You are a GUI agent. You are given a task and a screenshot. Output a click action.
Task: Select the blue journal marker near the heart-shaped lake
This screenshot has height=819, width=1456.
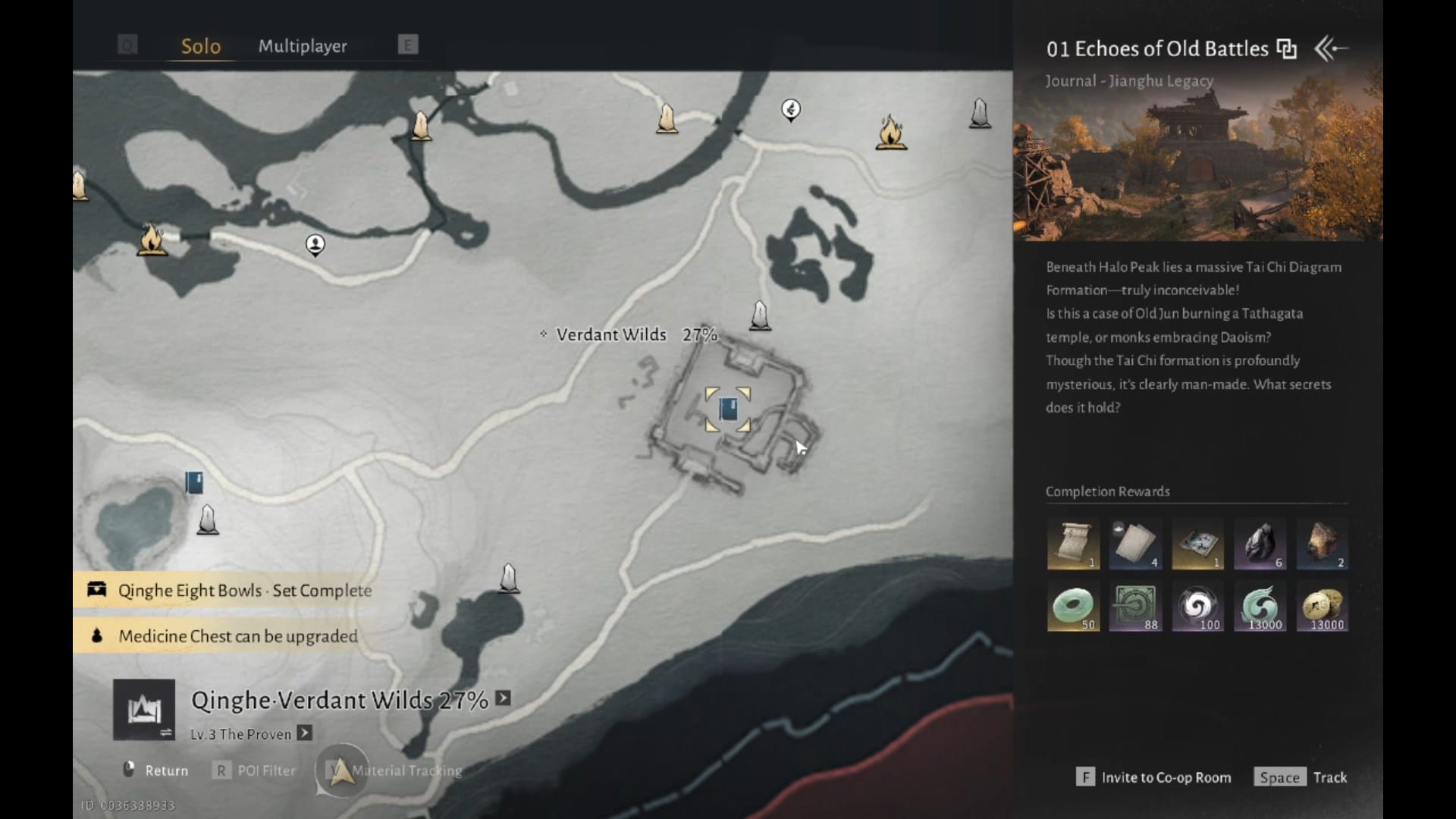coord(194,482)
